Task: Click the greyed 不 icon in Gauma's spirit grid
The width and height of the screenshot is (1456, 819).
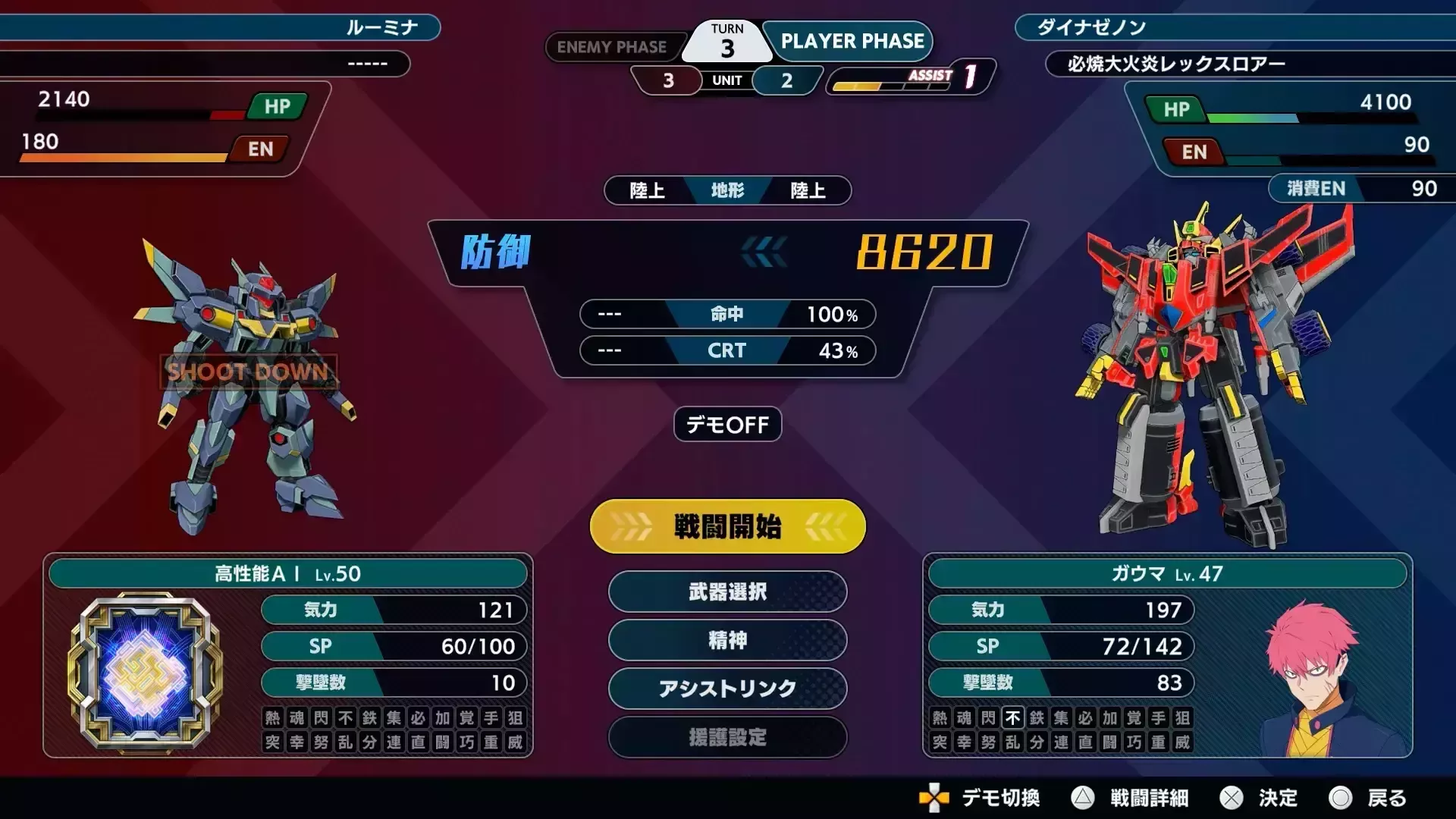Action: (1012, 718)
